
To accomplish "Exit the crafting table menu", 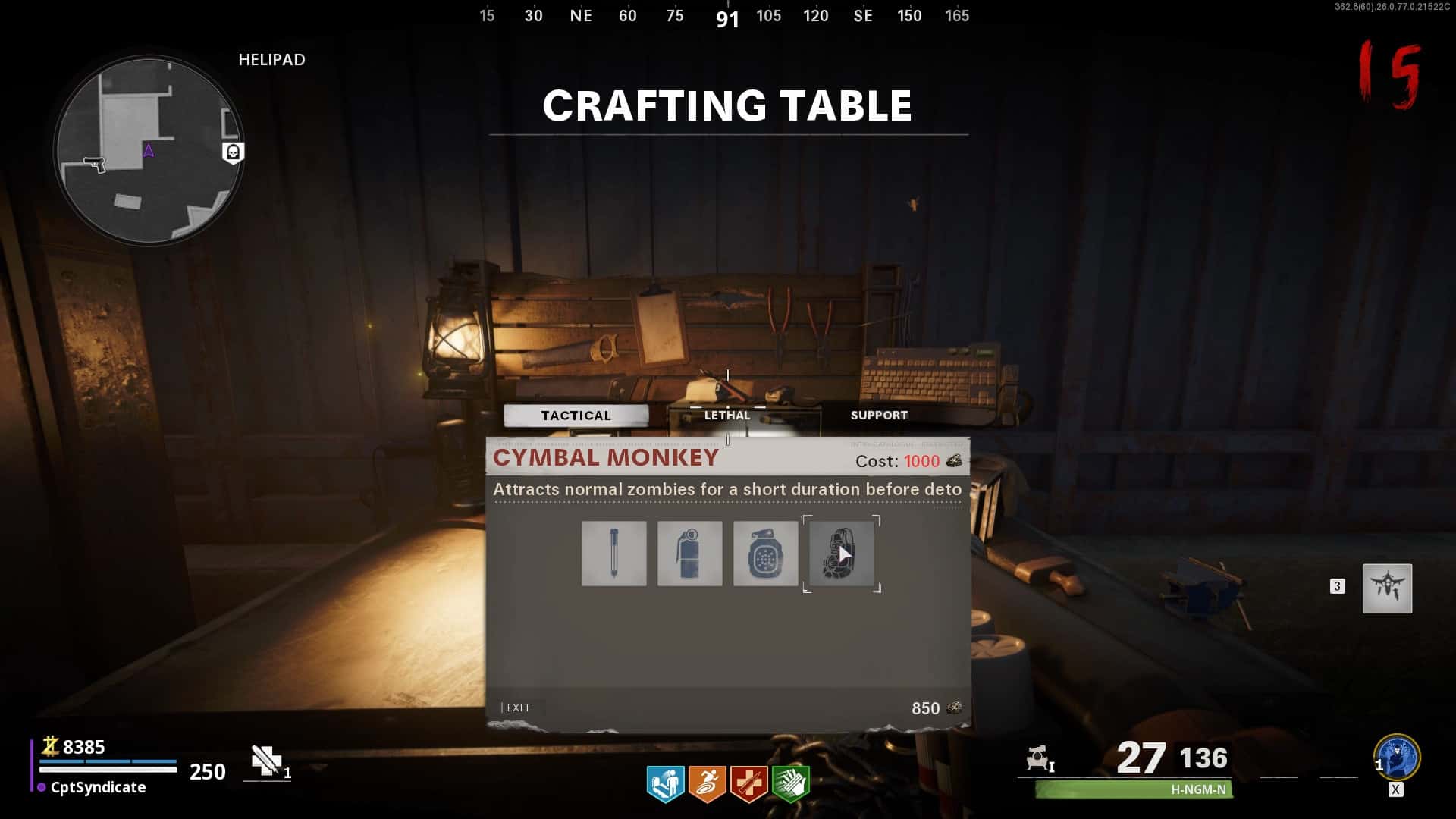I will [518, 708].
